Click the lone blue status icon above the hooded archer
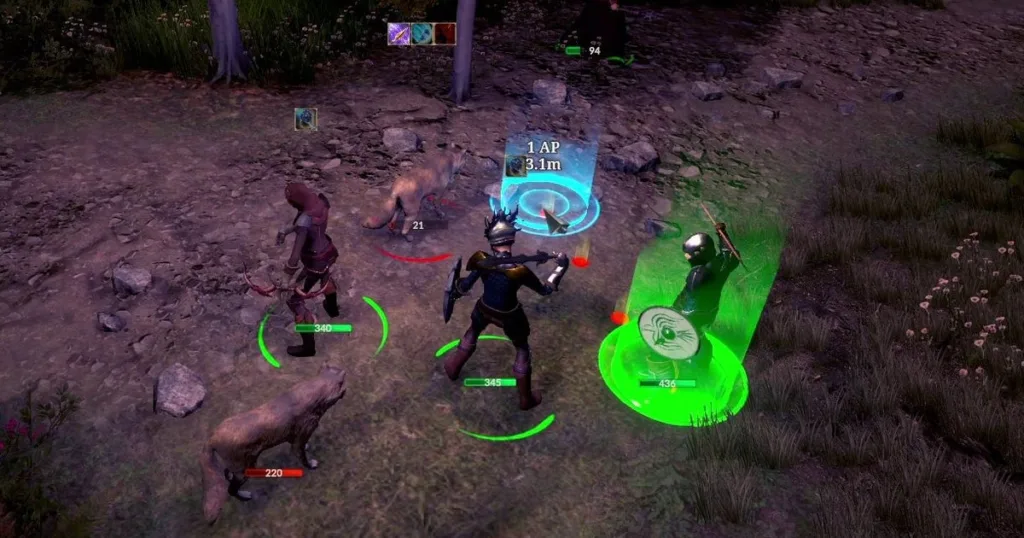This screenshot has height=538, width=1024. (x=306, y=119)
